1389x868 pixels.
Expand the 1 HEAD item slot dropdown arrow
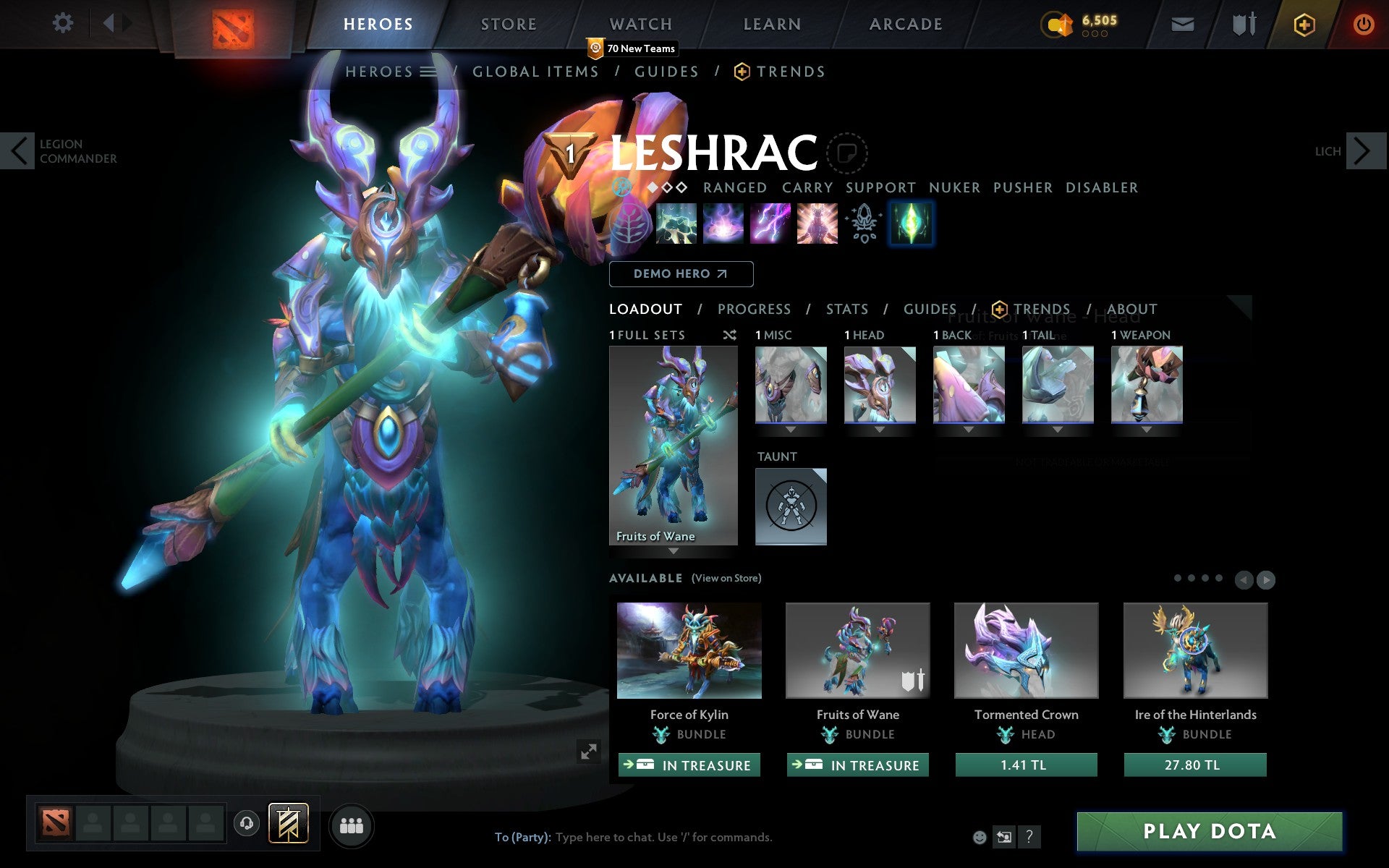[x=880, y=428]
